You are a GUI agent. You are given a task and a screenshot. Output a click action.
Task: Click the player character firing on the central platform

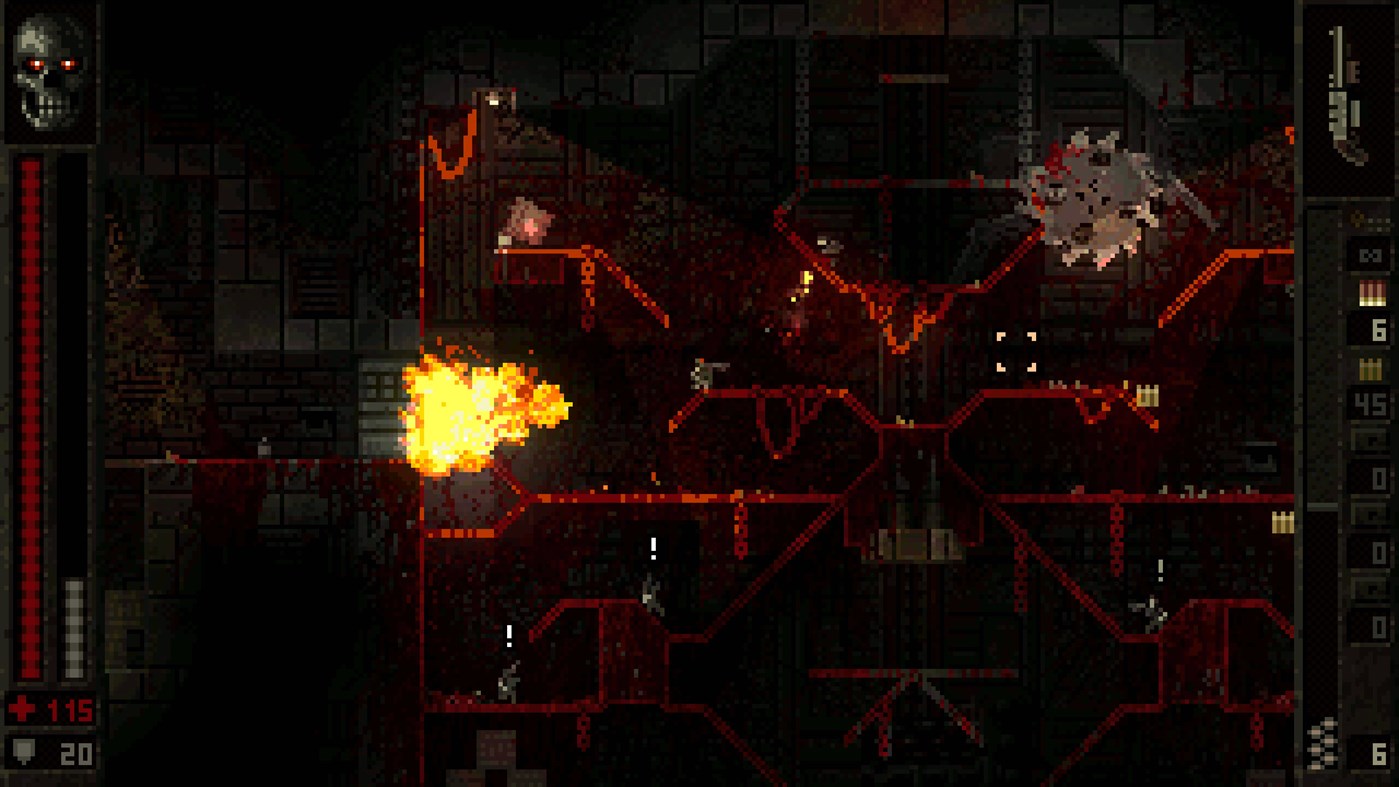703,373
